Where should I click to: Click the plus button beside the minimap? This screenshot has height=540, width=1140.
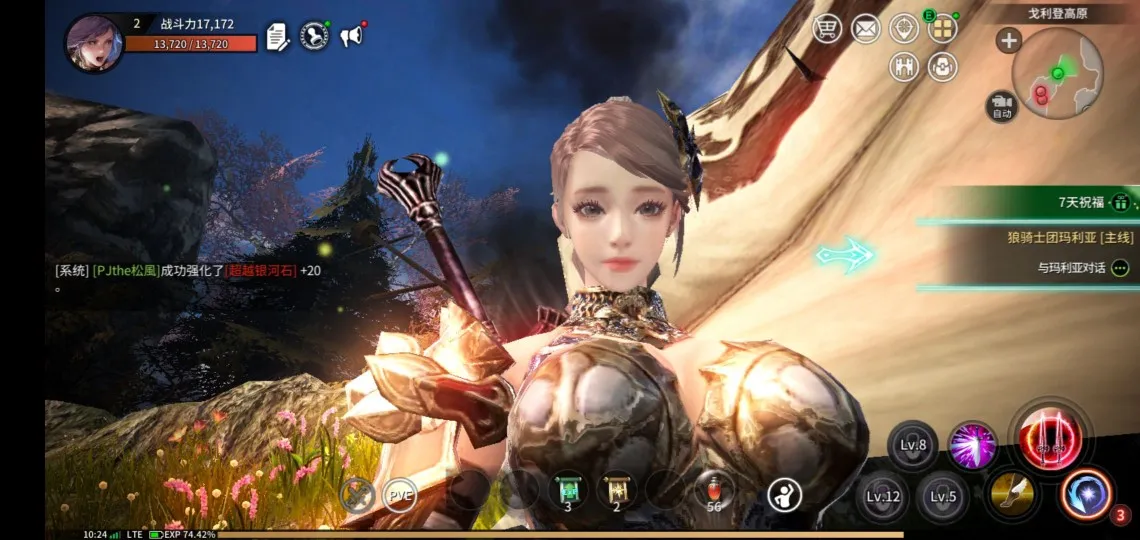click(1008, 41)
